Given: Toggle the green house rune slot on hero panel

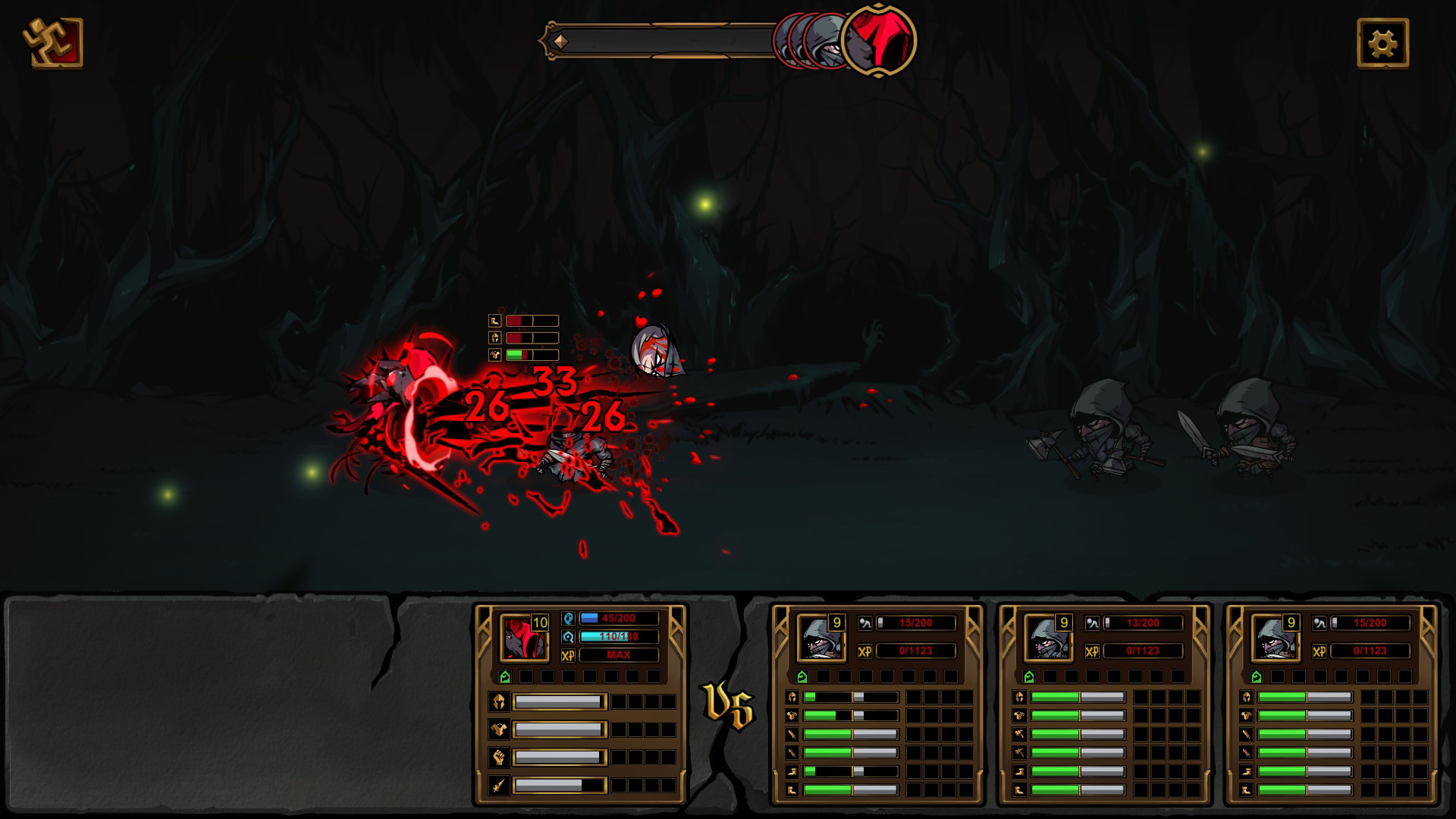Looking at the screenshot, I should (x=506, y=676).
